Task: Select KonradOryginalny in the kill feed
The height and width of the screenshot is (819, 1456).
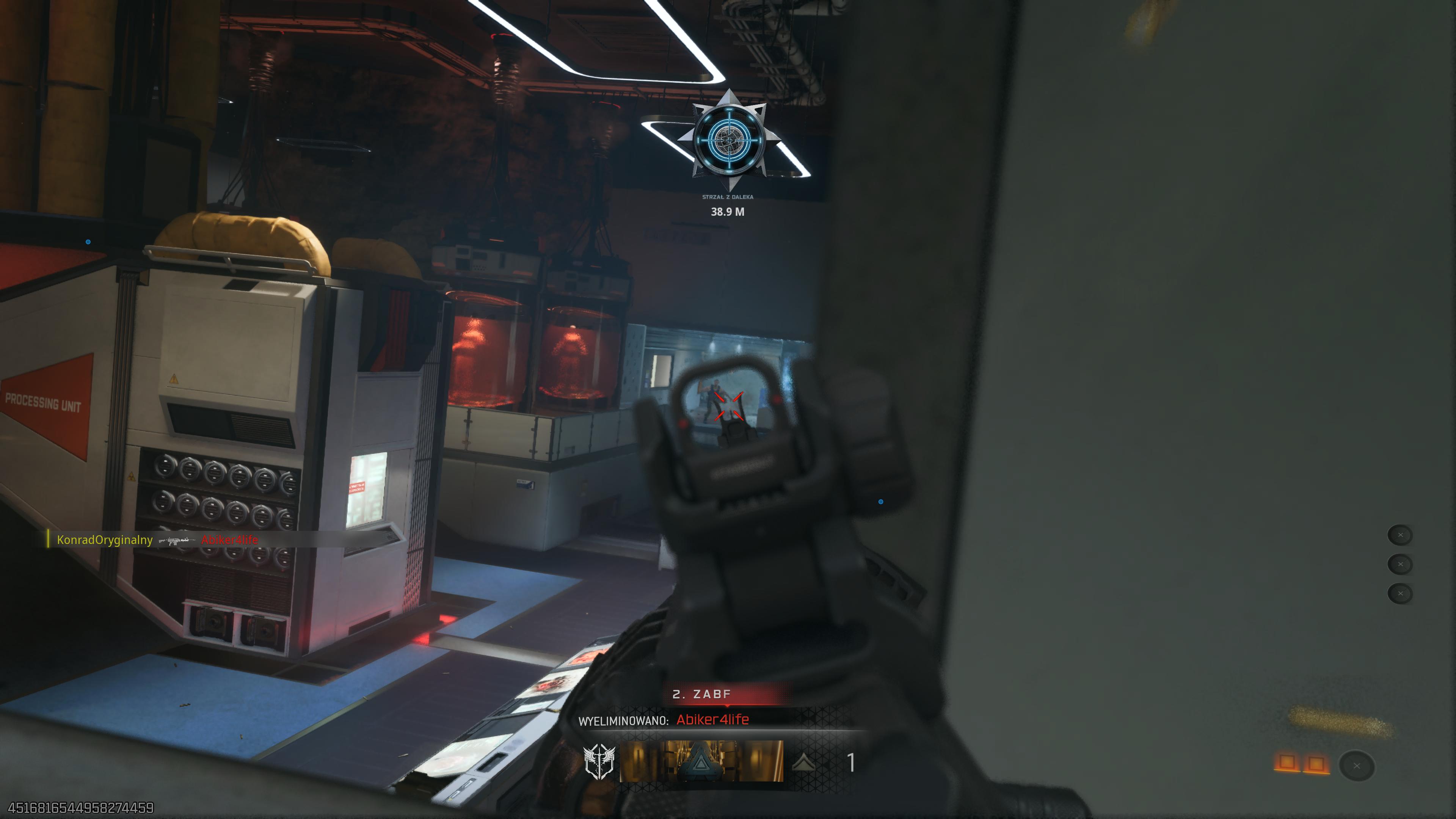Action: pyautogui.click(x=105, y=540)
